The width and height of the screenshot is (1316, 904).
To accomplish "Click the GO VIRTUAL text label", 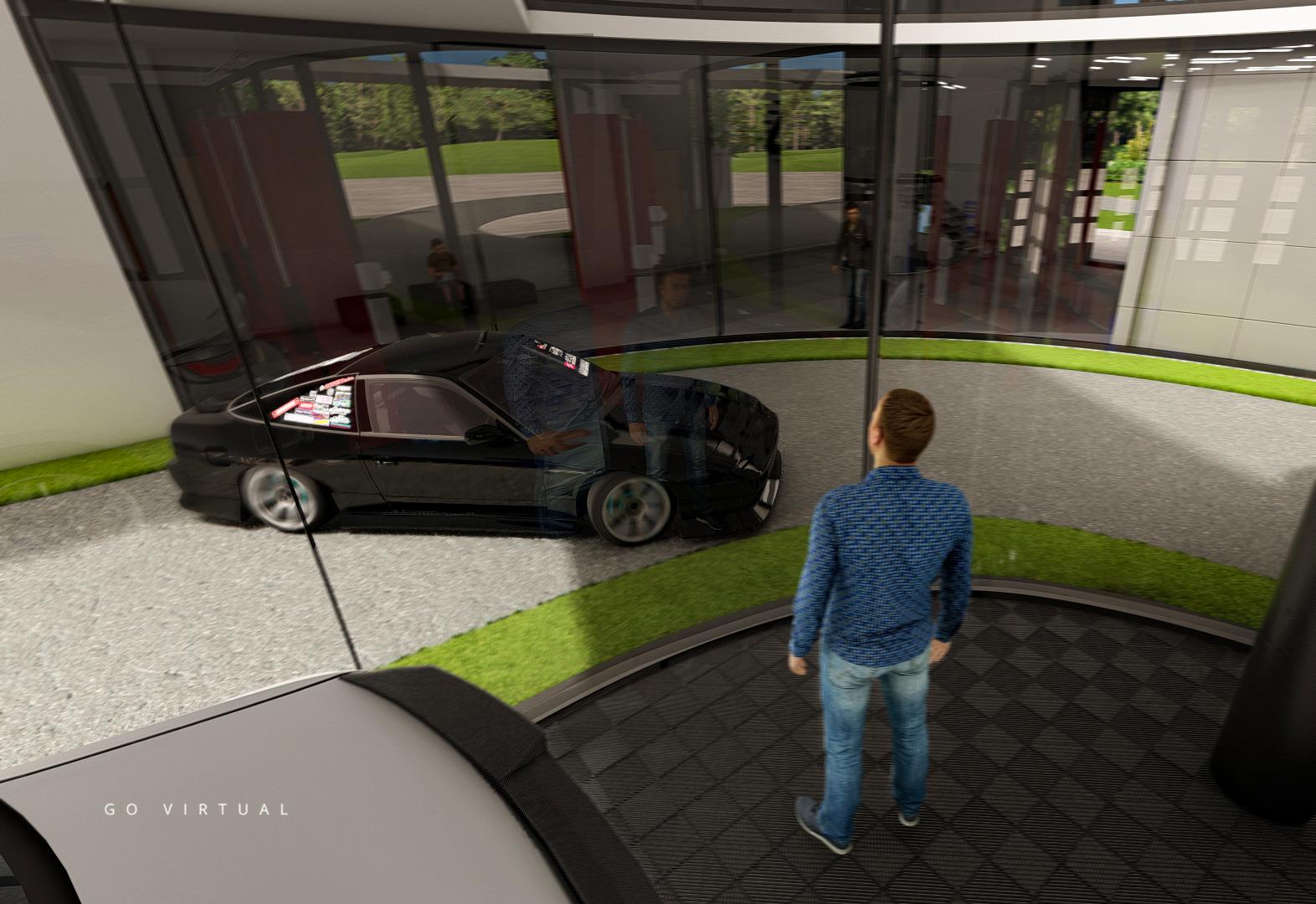I will [197, 809].
